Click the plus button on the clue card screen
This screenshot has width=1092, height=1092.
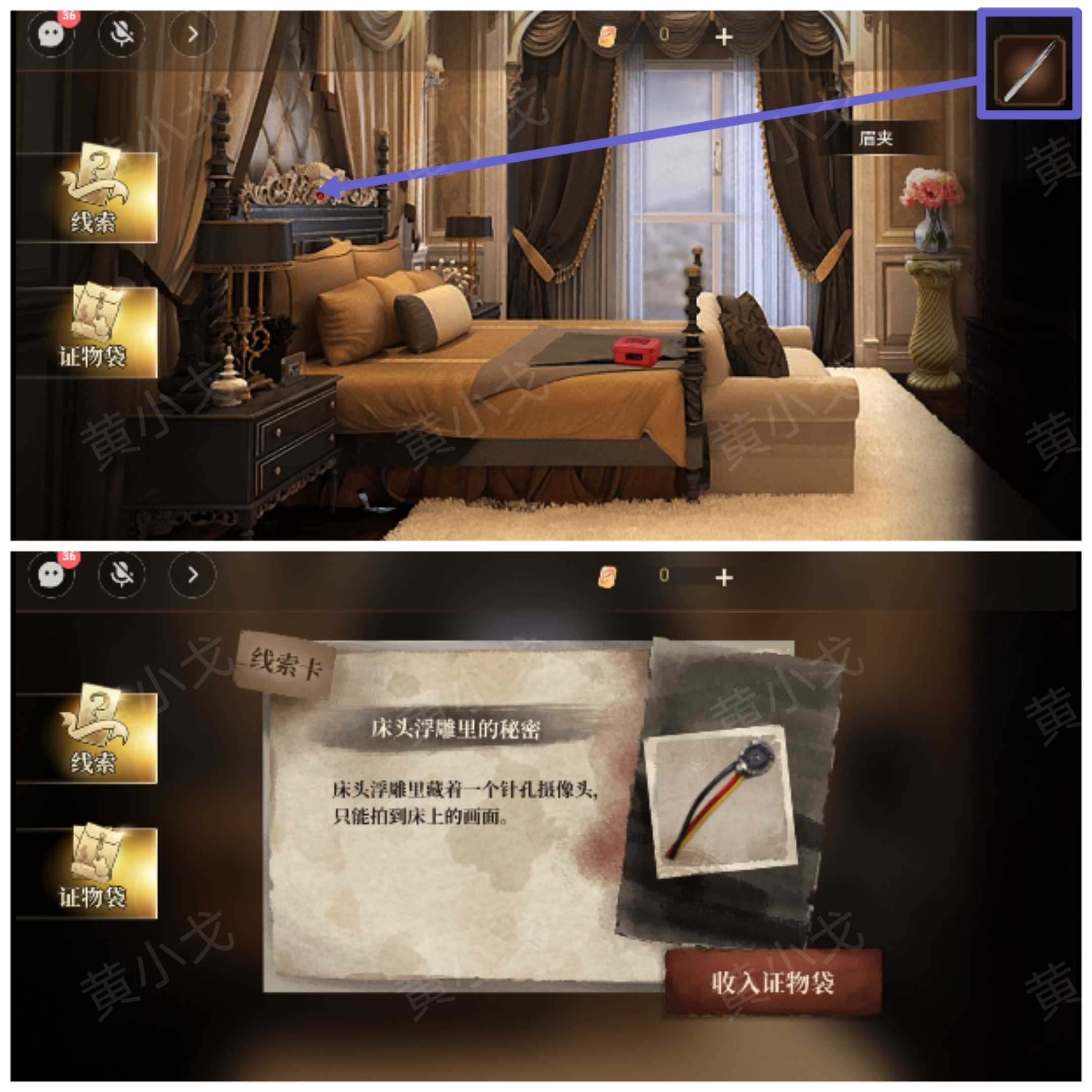[x=723, y=578]
